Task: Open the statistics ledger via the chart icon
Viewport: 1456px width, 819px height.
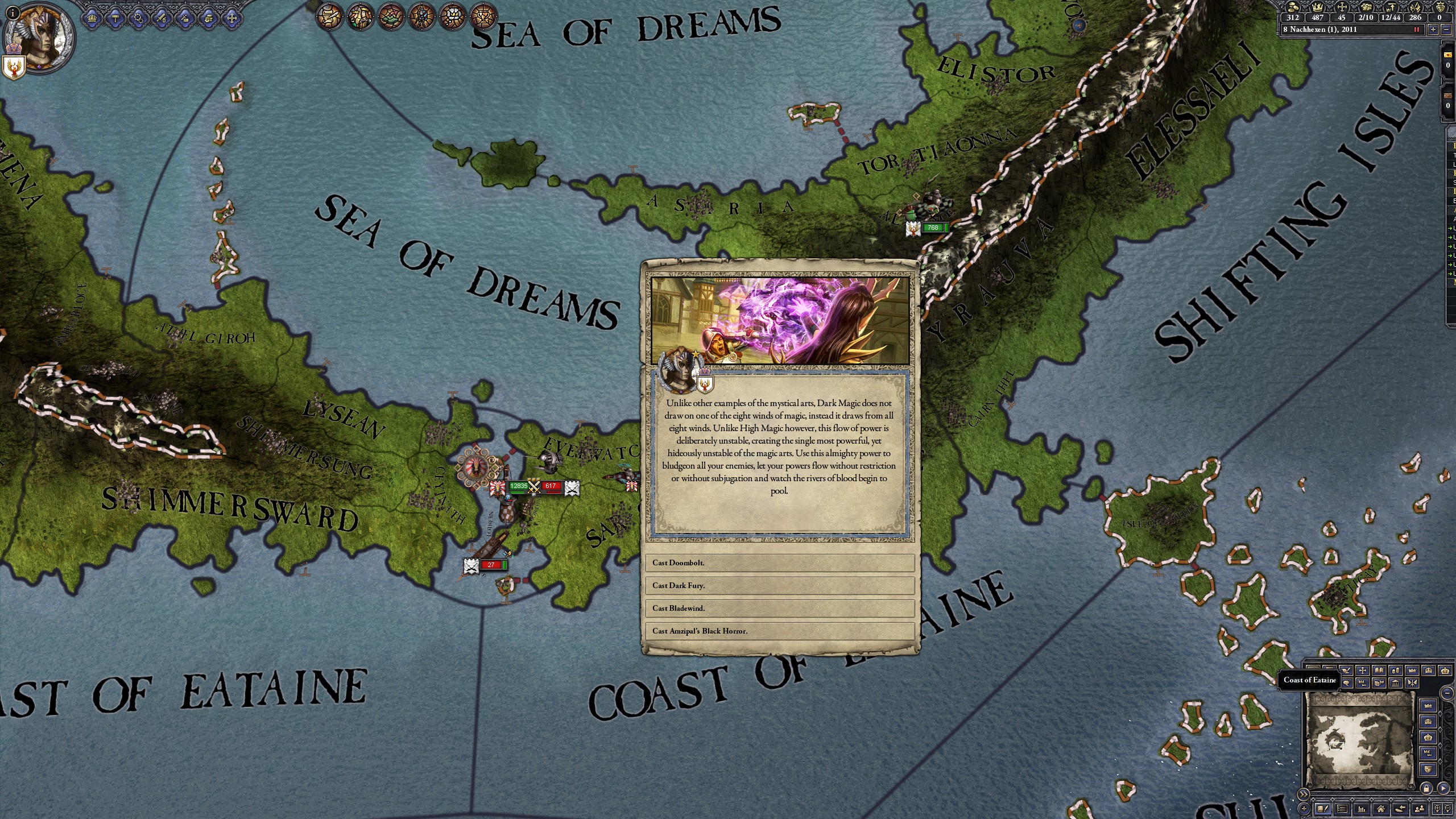Action: coord(1362,809)
